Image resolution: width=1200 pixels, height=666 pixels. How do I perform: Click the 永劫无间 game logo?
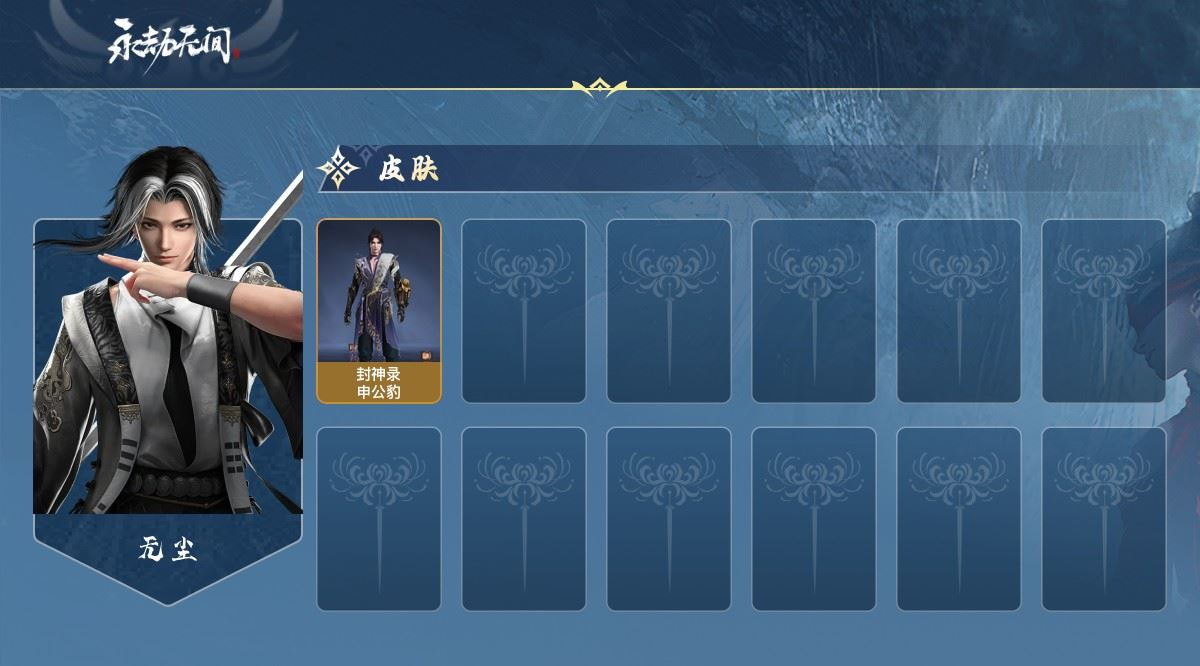point(172,45)
